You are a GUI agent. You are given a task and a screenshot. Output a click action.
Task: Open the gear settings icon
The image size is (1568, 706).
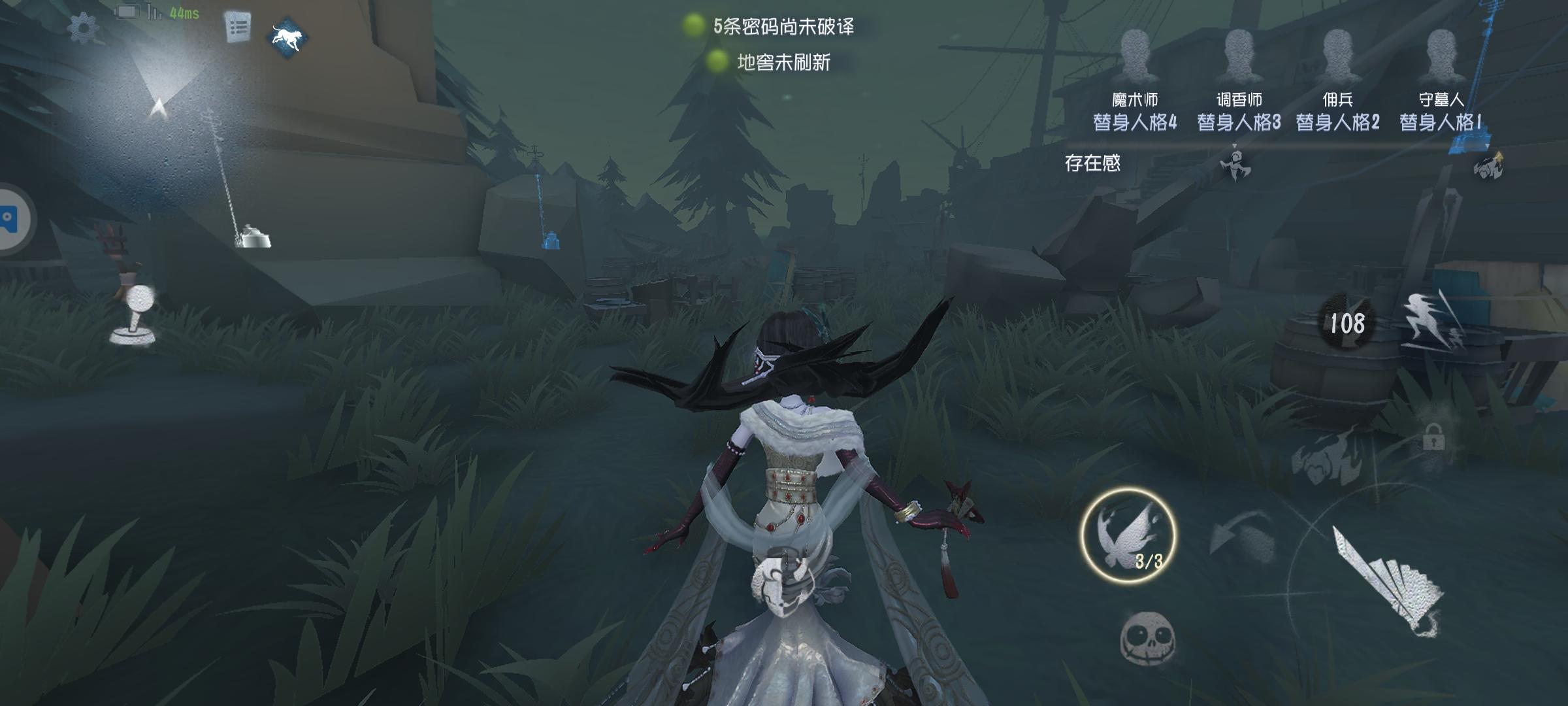tap(84, 28)
